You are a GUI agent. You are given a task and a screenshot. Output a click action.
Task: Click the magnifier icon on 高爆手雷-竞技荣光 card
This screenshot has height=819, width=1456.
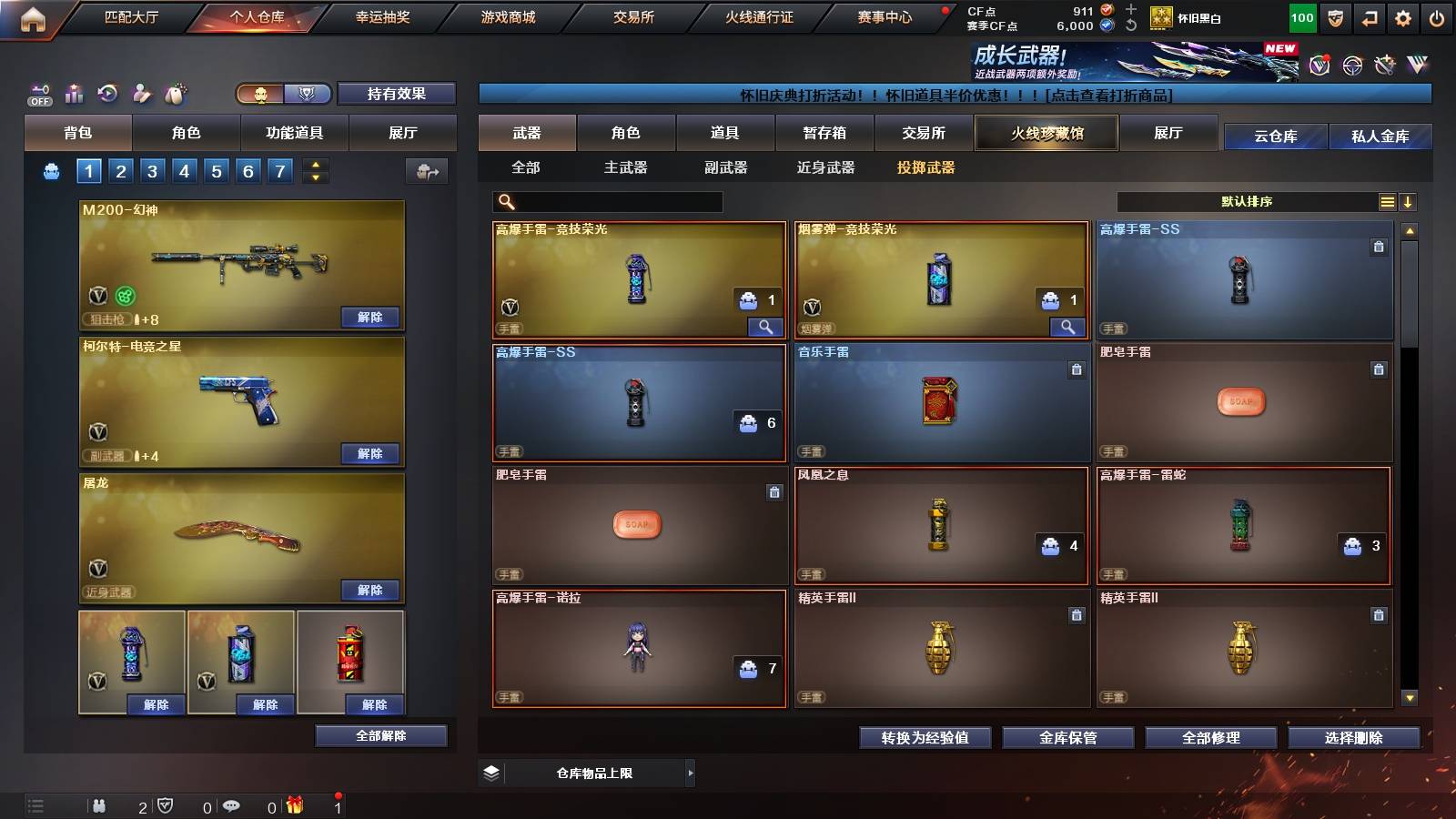point(766,326)
